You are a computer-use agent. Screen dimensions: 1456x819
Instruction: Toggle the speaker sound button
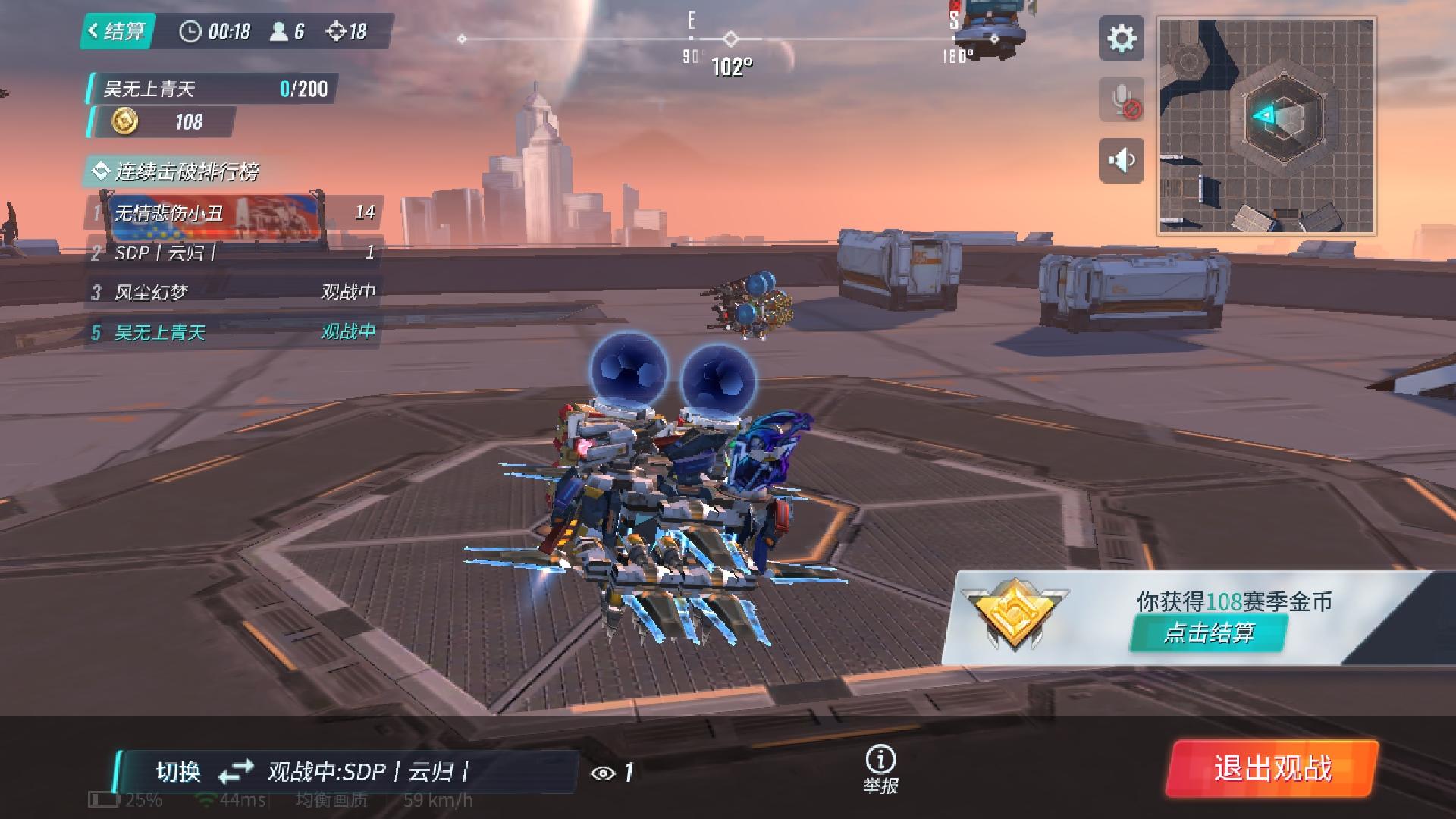[1122, 161]
